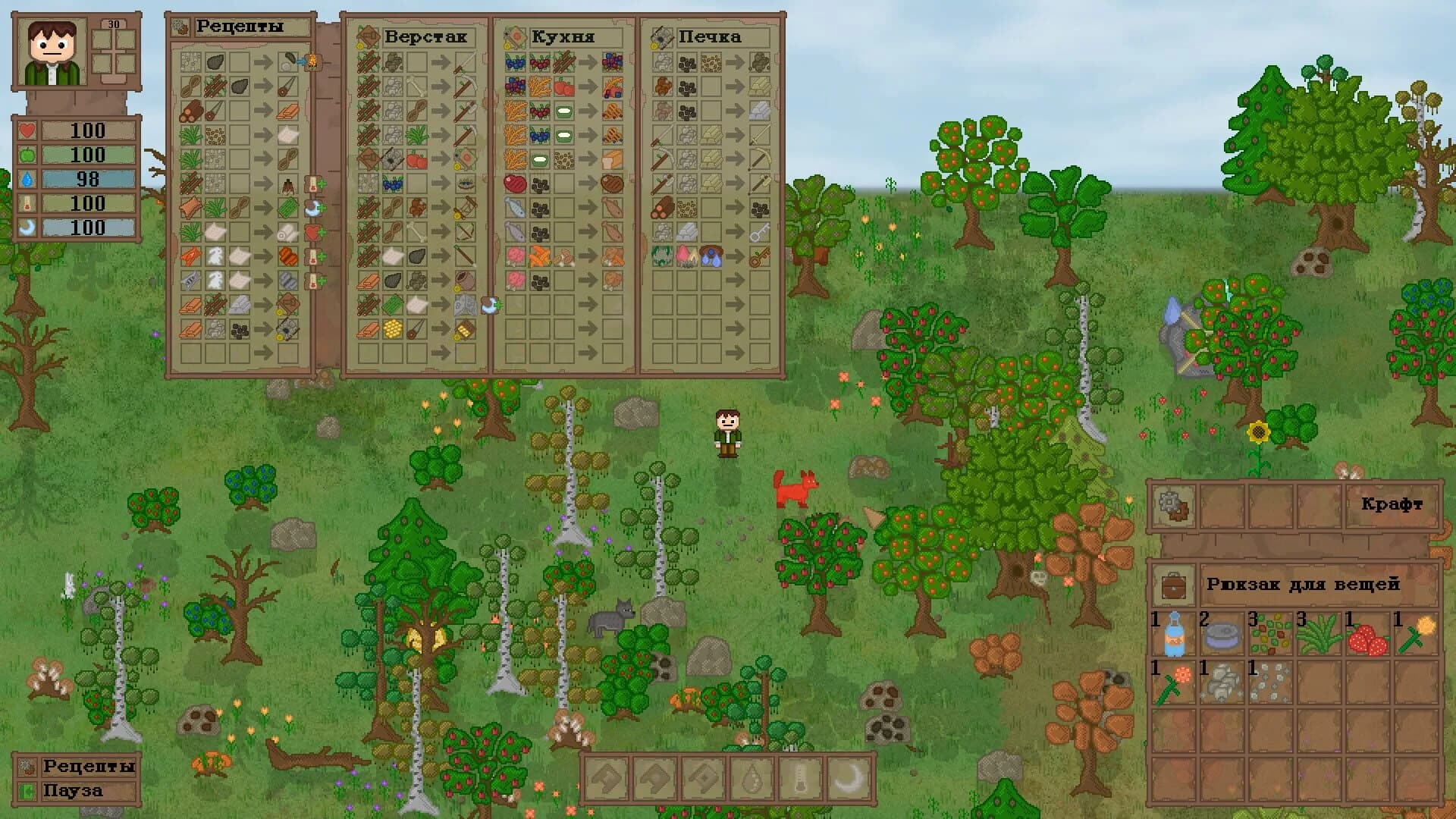Image resolution: width=1456 pixels, height=819 pixels.
Task: Click the blue water bar showing 98
Action: click(87, 180)
